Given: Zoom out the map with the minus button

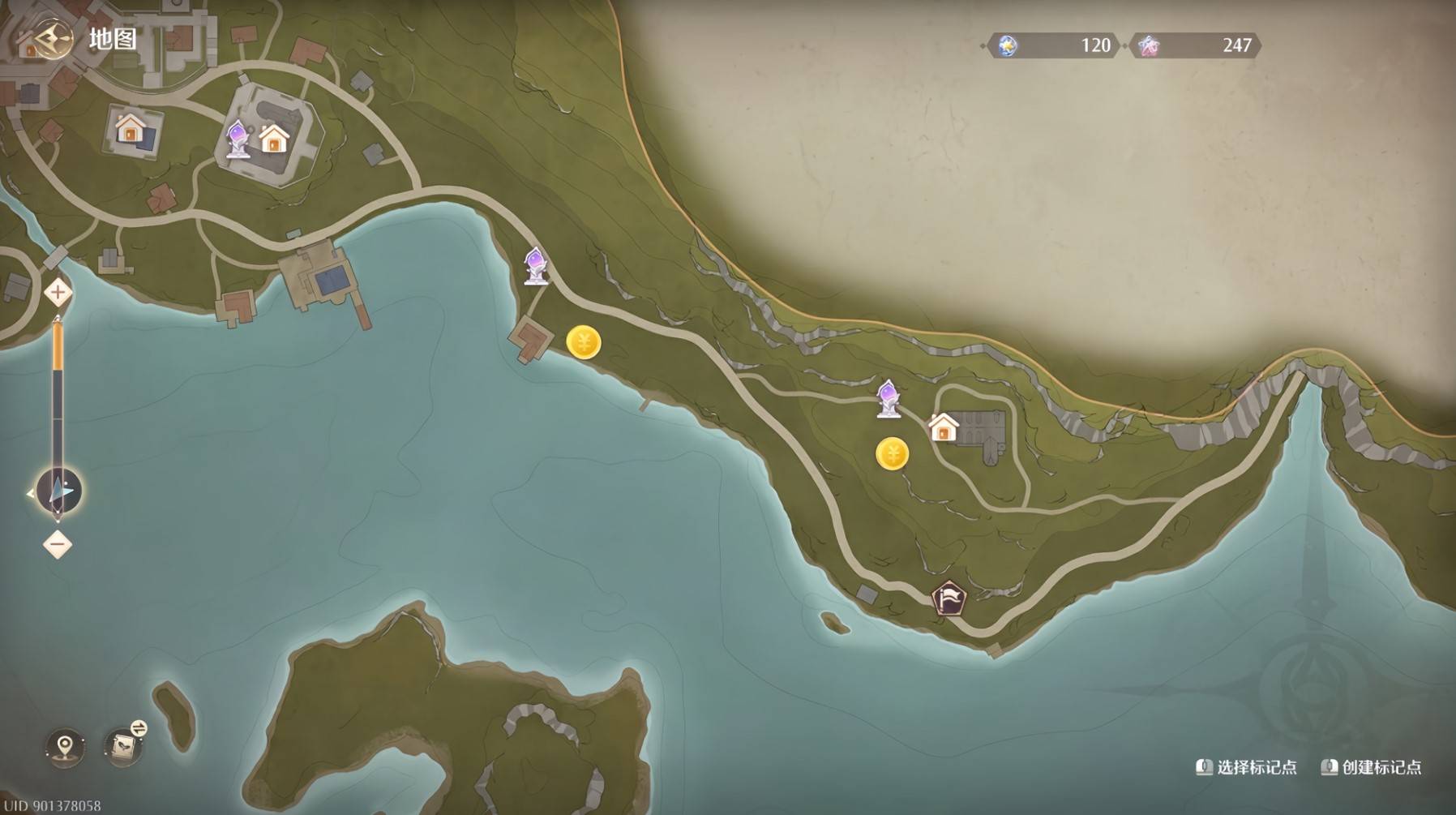Looking at the screenshot, I should tap(58, 544).
